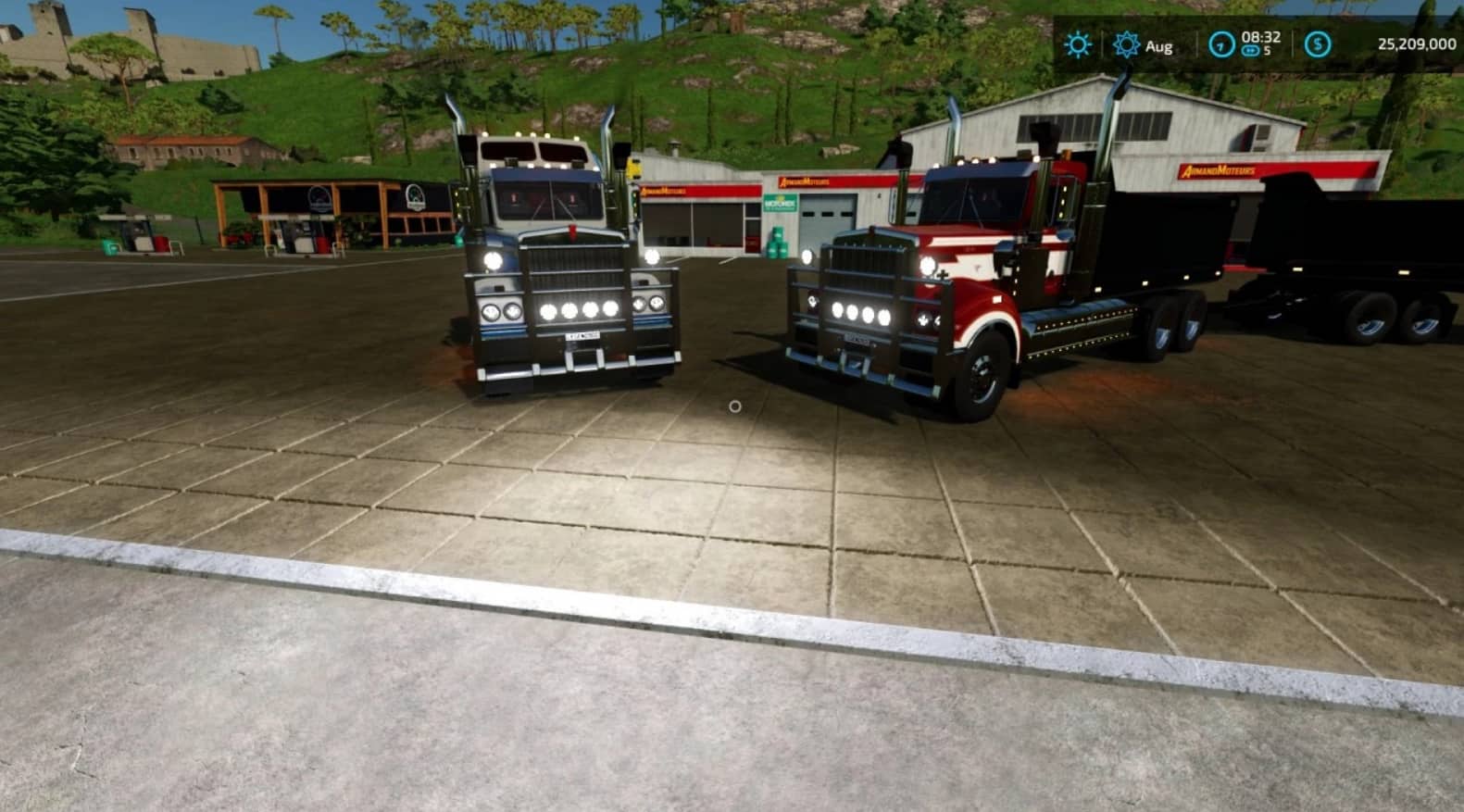The image size is (1464, 812).
Task: Click the sunny weather icon
Action: [1077, 44]
